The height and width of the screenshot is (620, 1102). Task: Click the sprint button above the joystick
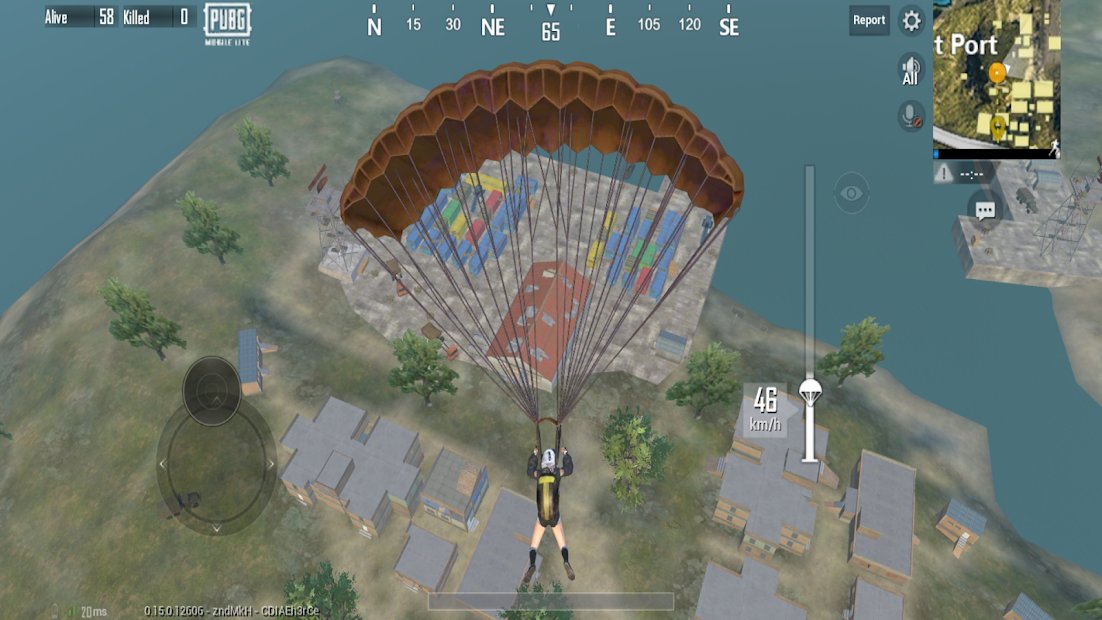coord(211,390)
